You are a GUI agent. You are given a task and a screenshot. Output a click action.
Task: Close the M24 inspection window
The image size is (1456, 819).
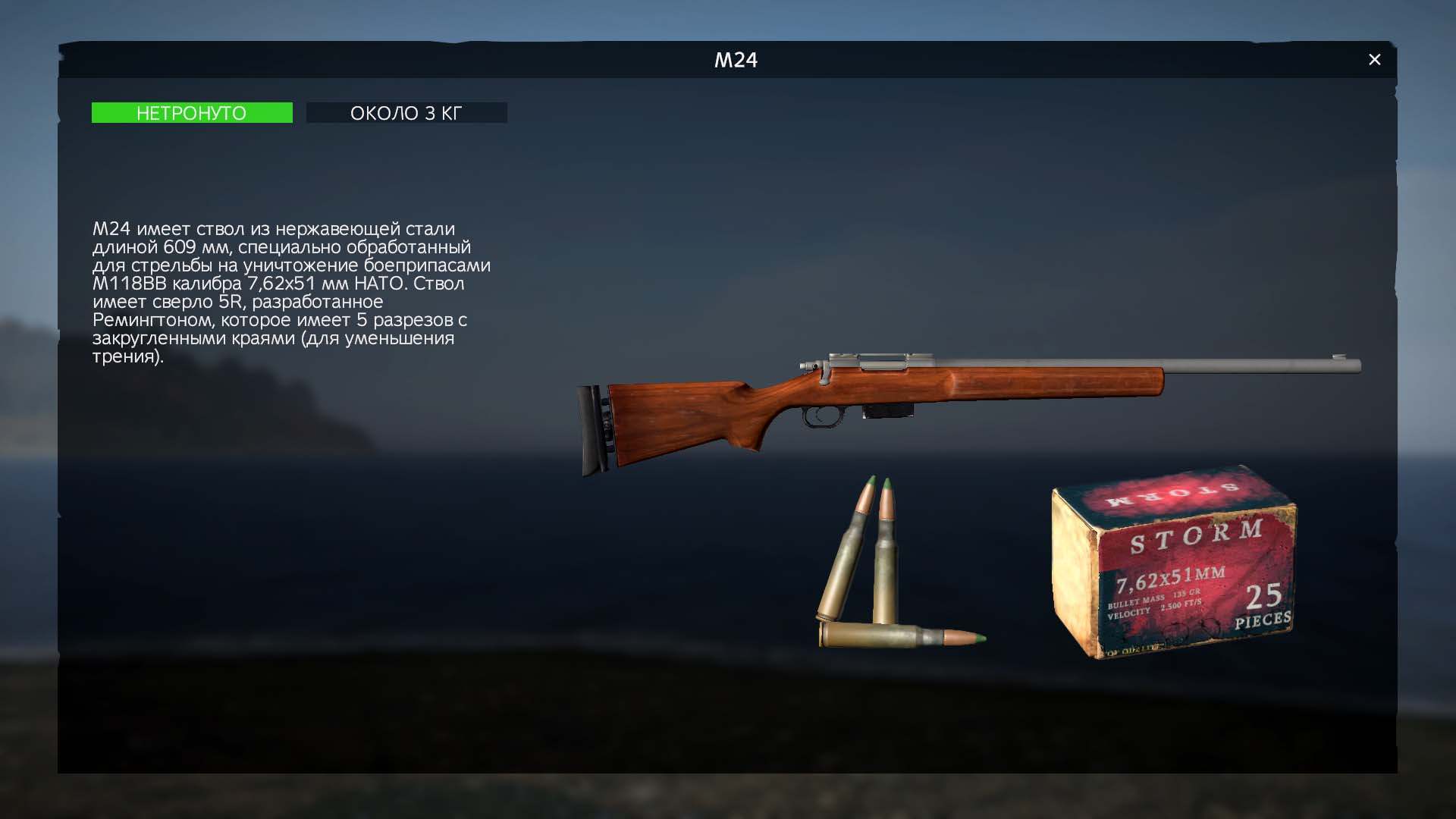[1374, 60]
